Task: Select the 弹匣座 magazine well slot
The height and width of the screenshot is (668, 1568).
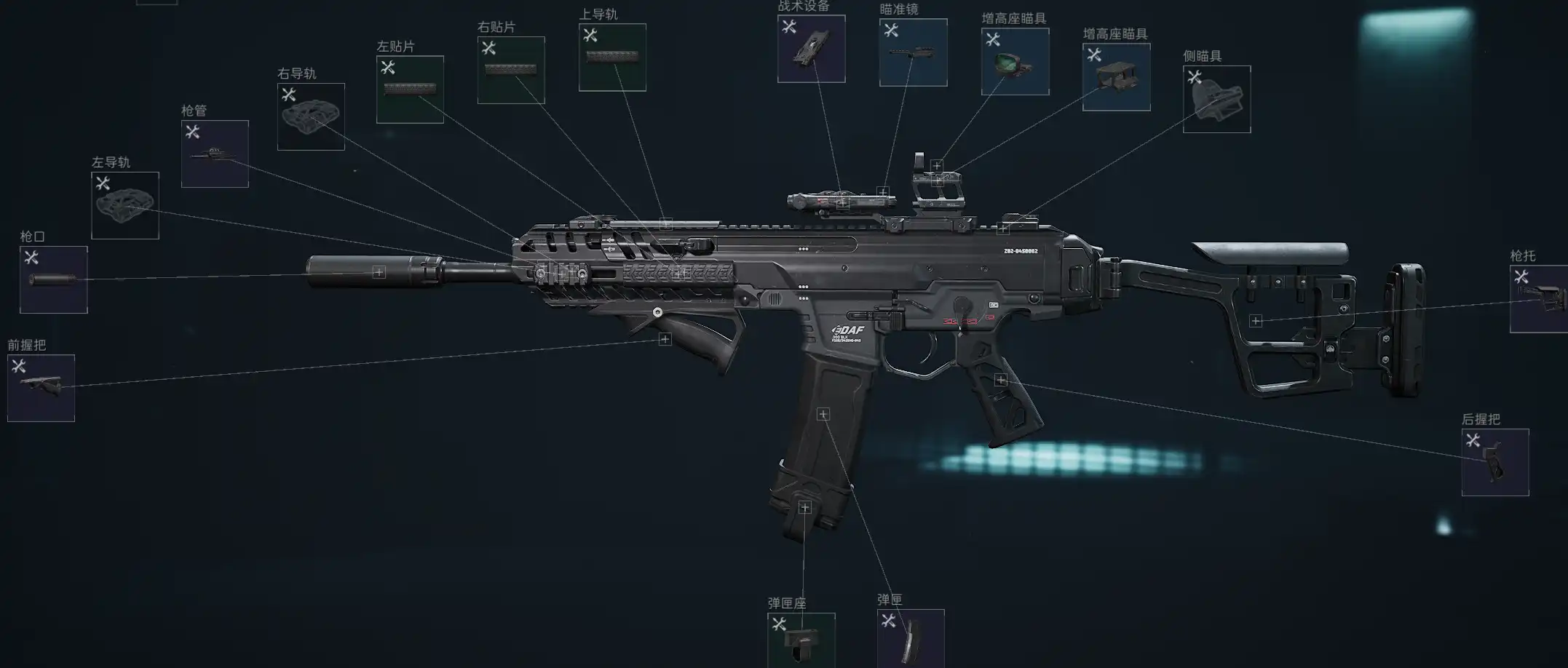Action: pyautogui.click(x=801, y=640)
